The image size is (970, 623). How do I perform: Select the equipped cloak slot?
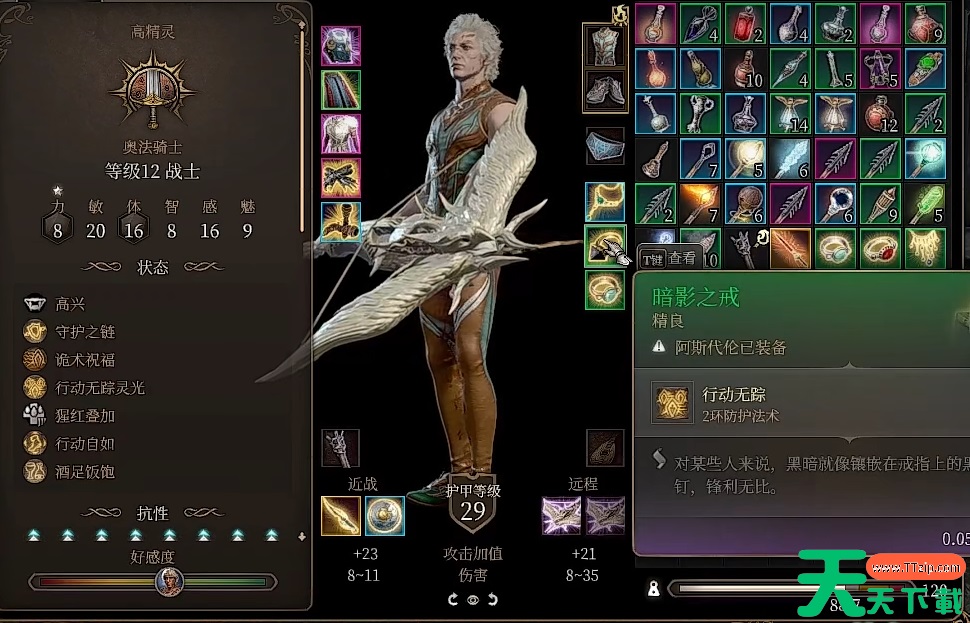point(340,90)
